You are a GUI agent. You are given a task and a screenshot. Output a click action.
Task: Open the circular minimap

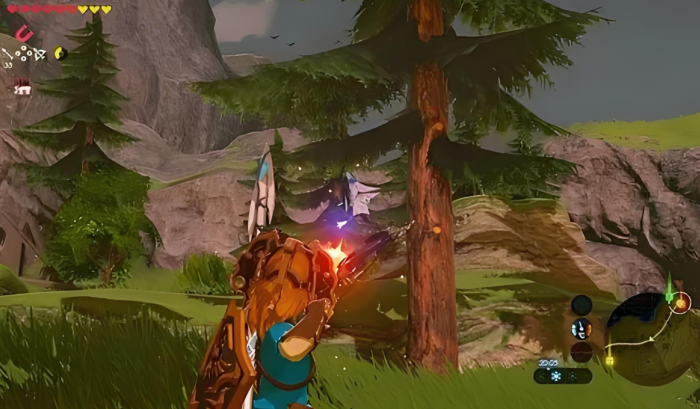pyautogui.click(x=646, y=336)
